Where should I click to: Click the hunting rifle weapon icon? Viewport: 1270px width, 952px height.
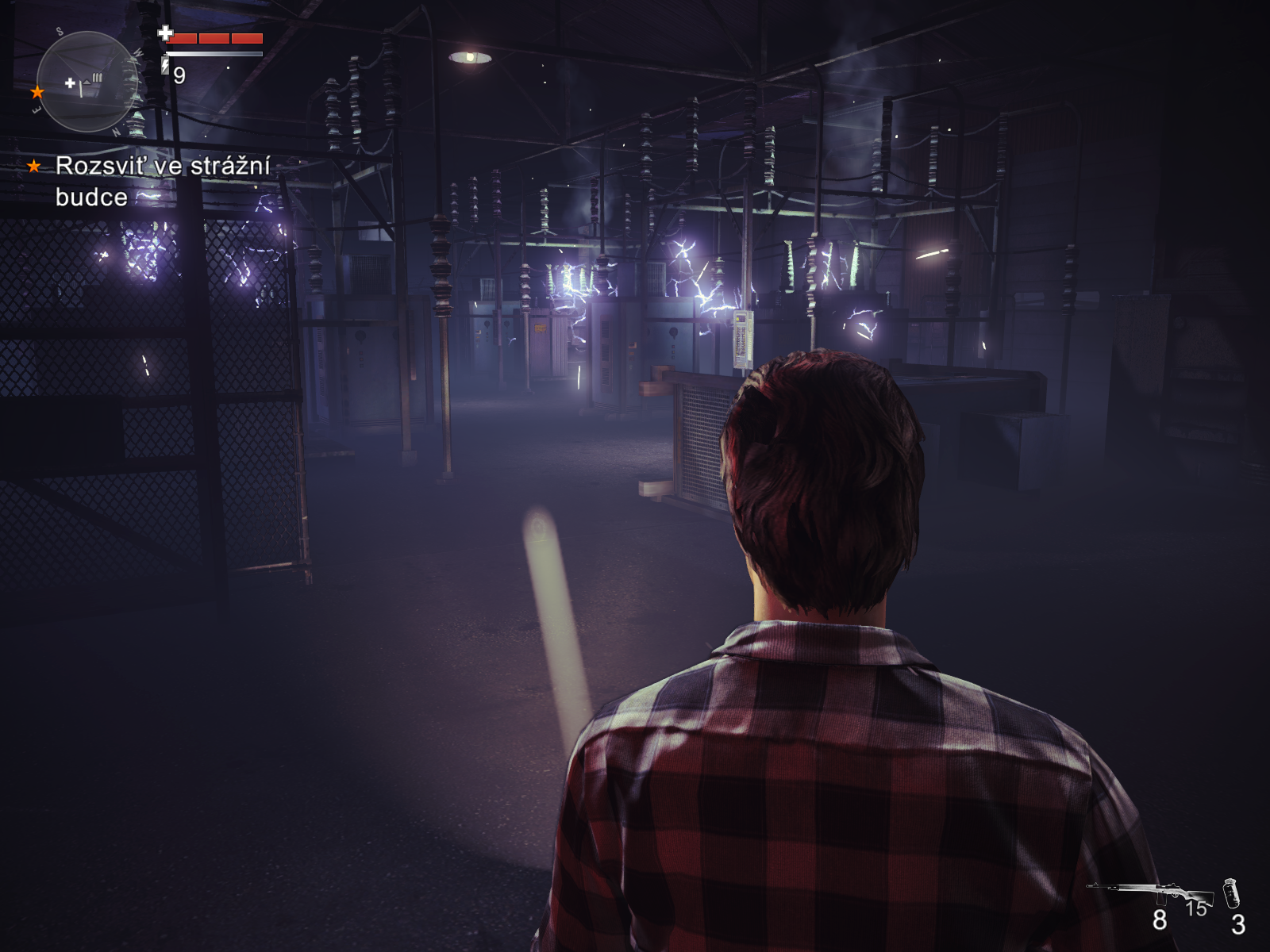point(1151,891)
